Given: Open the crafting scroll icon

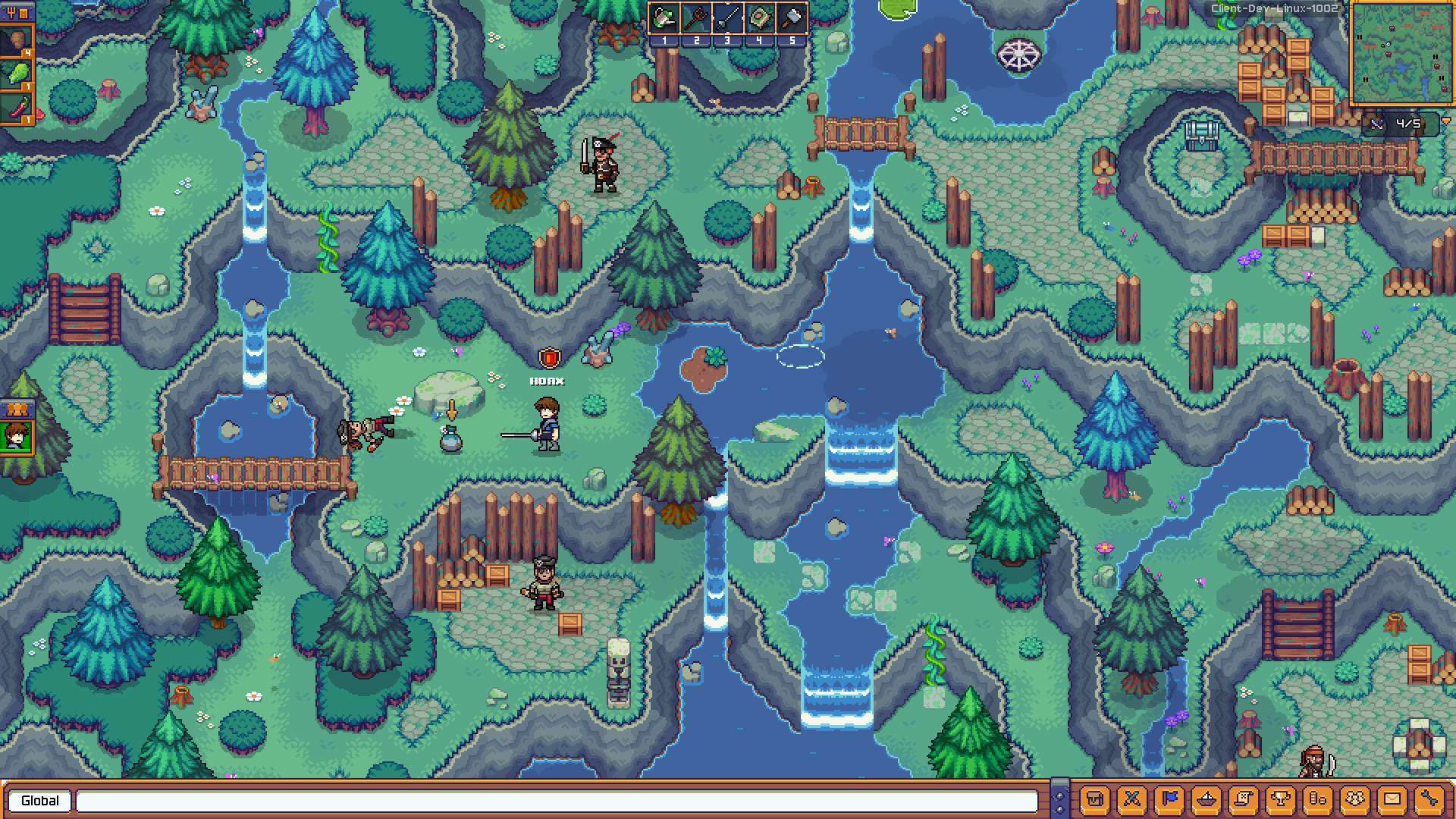Looking at the screenshot, I should coord(1244,799).
